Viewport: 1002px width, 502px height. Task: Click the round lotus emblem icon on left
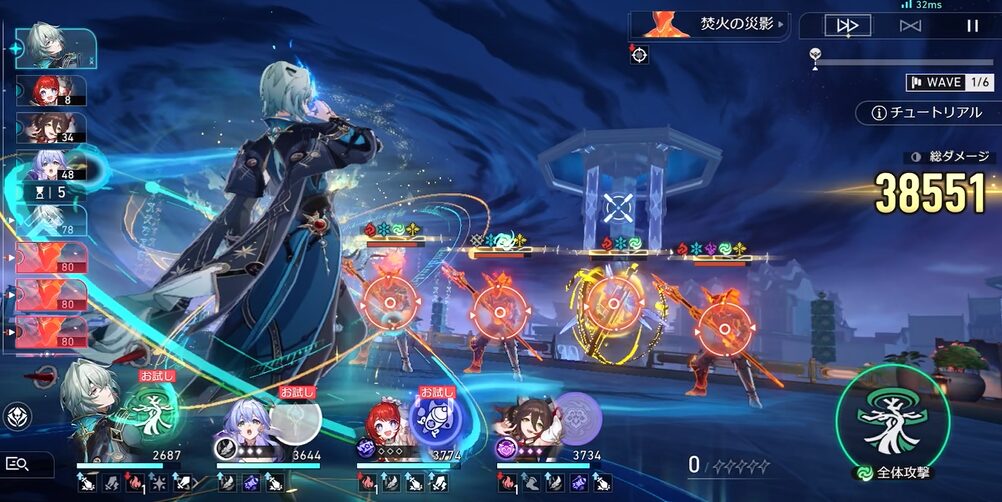click(x=17, y=416)
